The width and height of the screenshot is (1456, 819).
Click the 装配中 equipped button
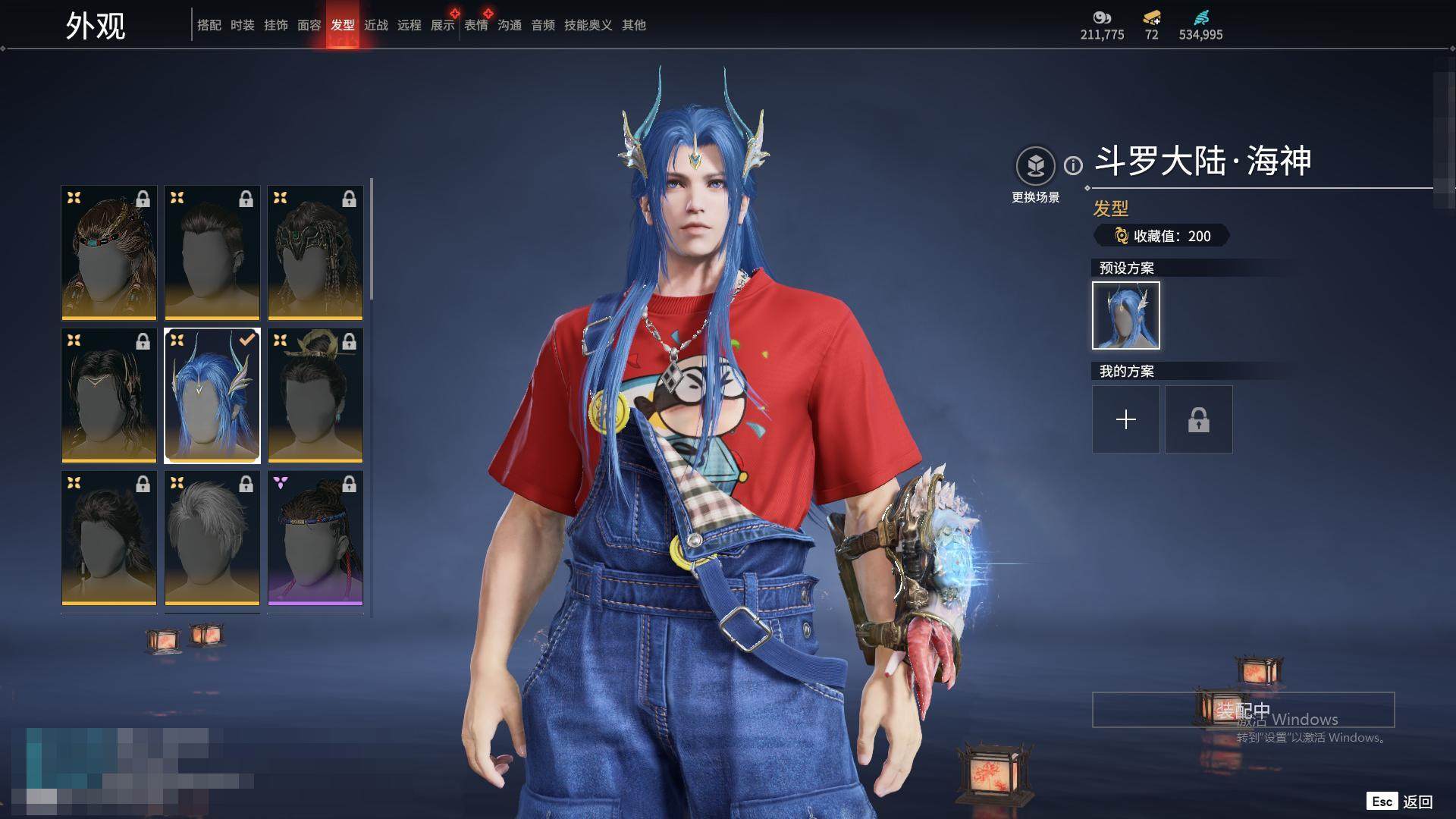pyautogui.click(x=1243, y=710)
